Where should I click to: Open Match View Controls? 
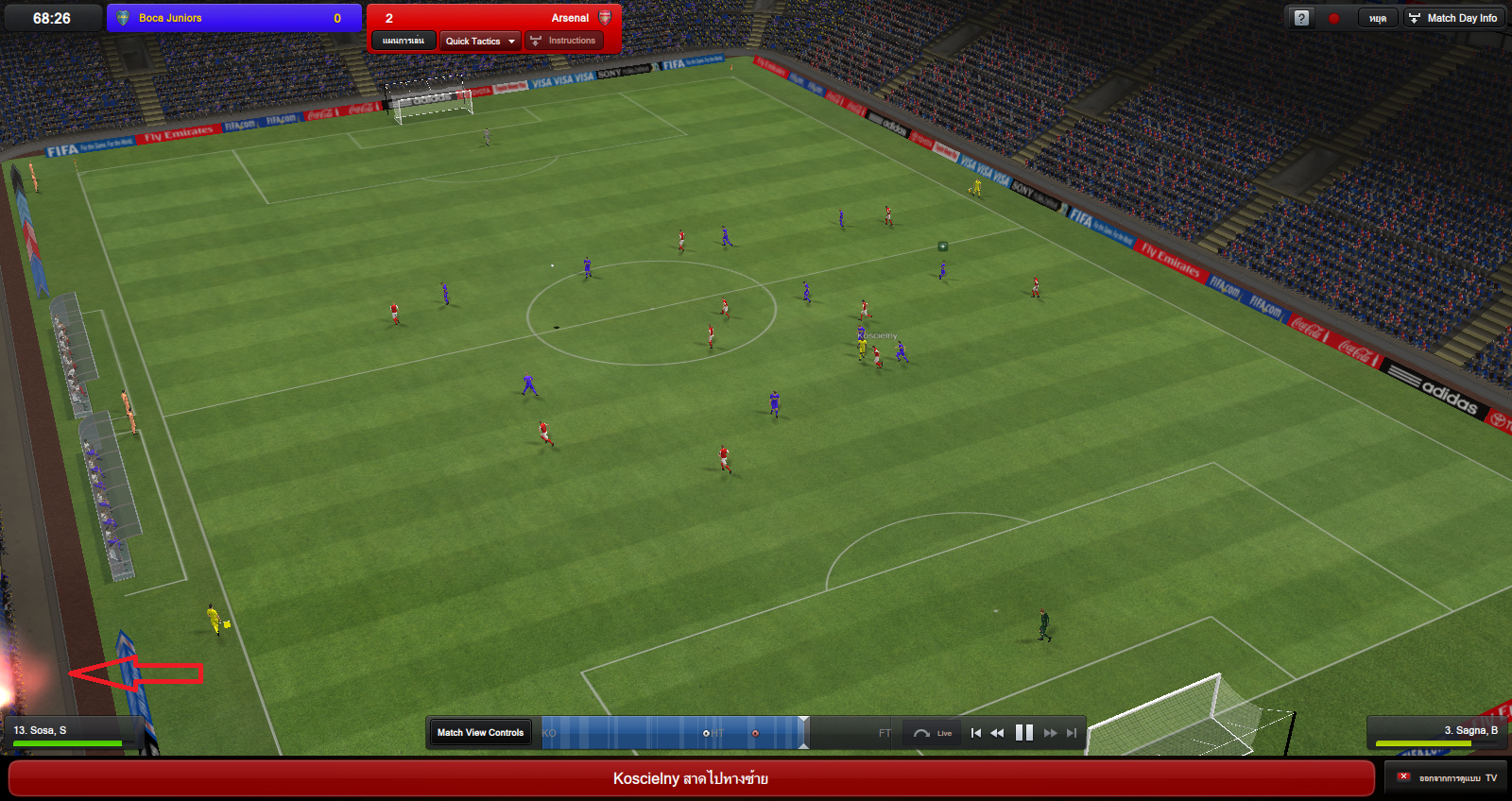point(480,732)
